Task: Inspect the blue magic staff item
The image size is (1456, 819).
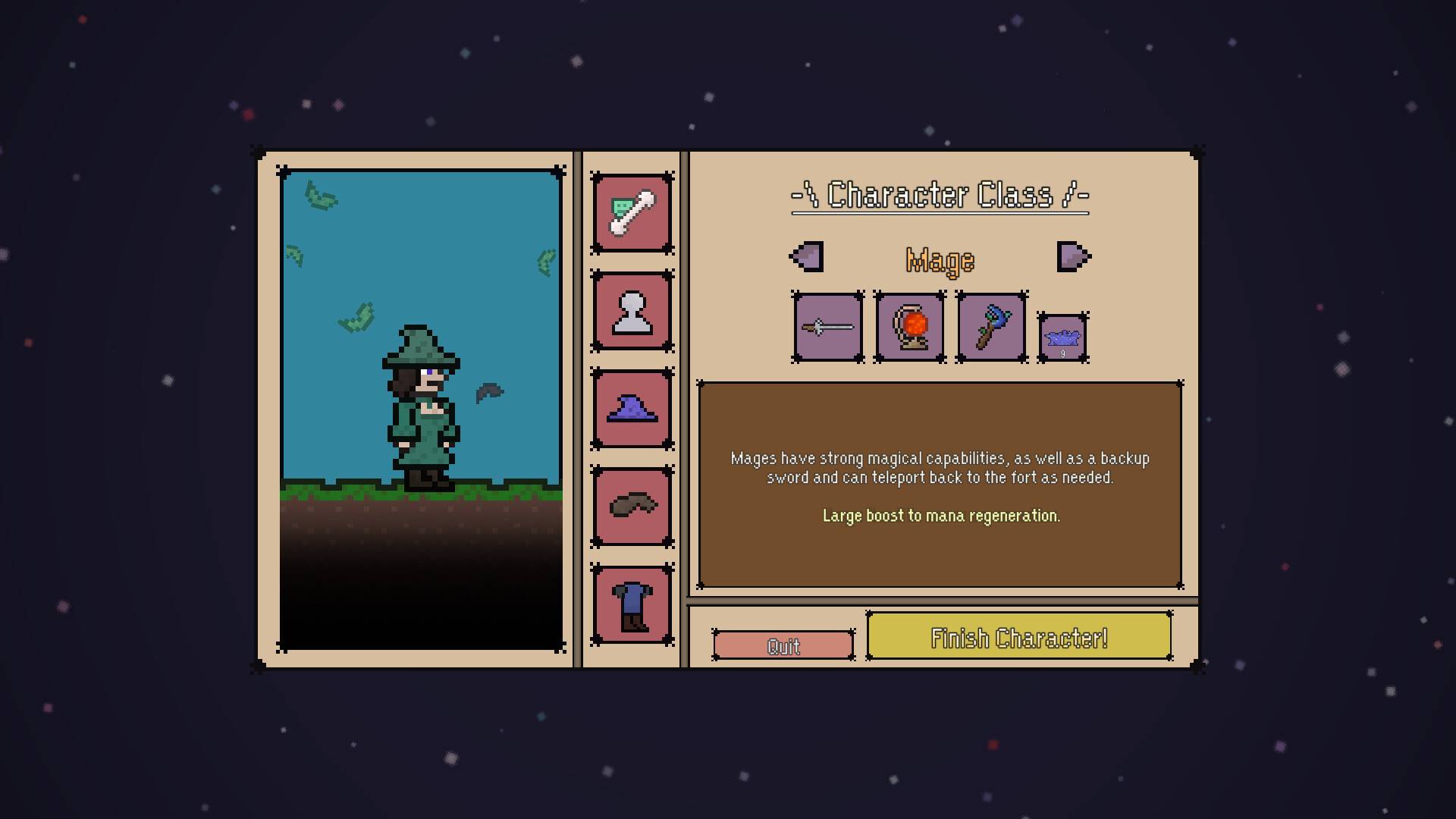Action: tap(991, 328)
